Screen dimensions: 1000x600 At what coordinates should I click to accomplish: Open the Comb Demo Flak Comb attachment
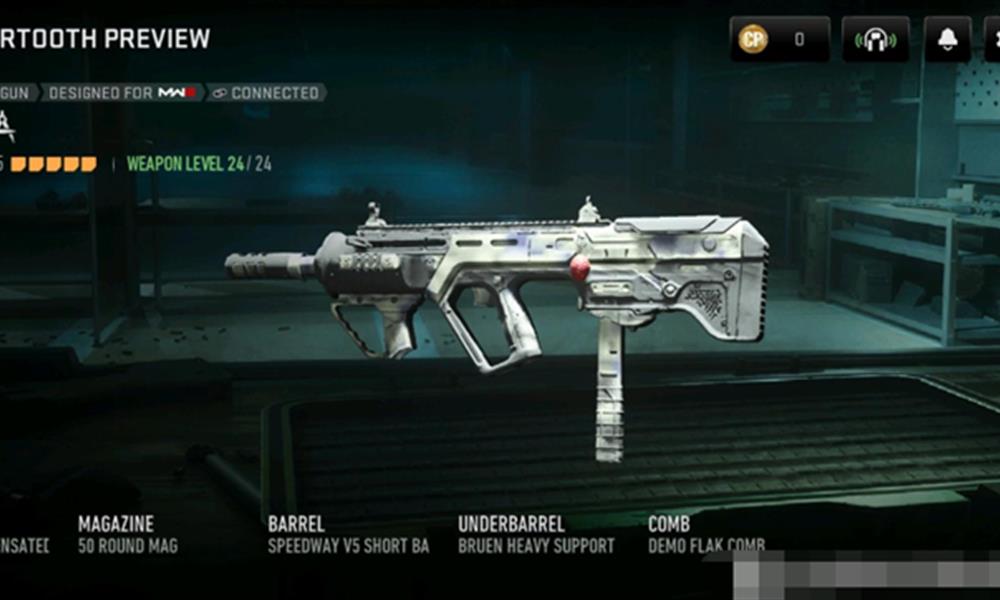tap(706, 535)
